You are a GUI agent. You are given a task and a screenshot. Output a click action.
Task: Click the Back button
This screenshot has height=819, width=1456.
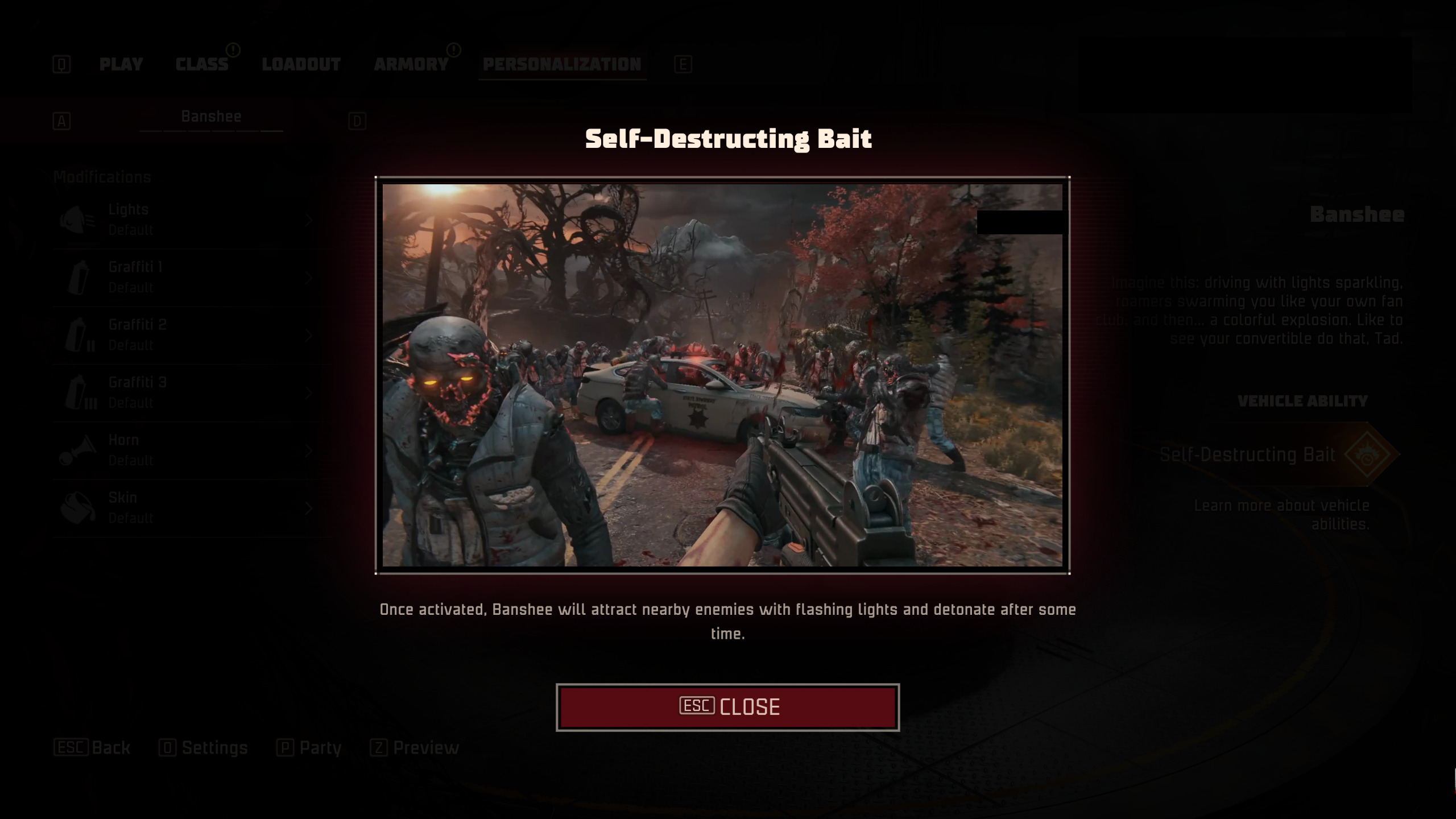[93, 747]
